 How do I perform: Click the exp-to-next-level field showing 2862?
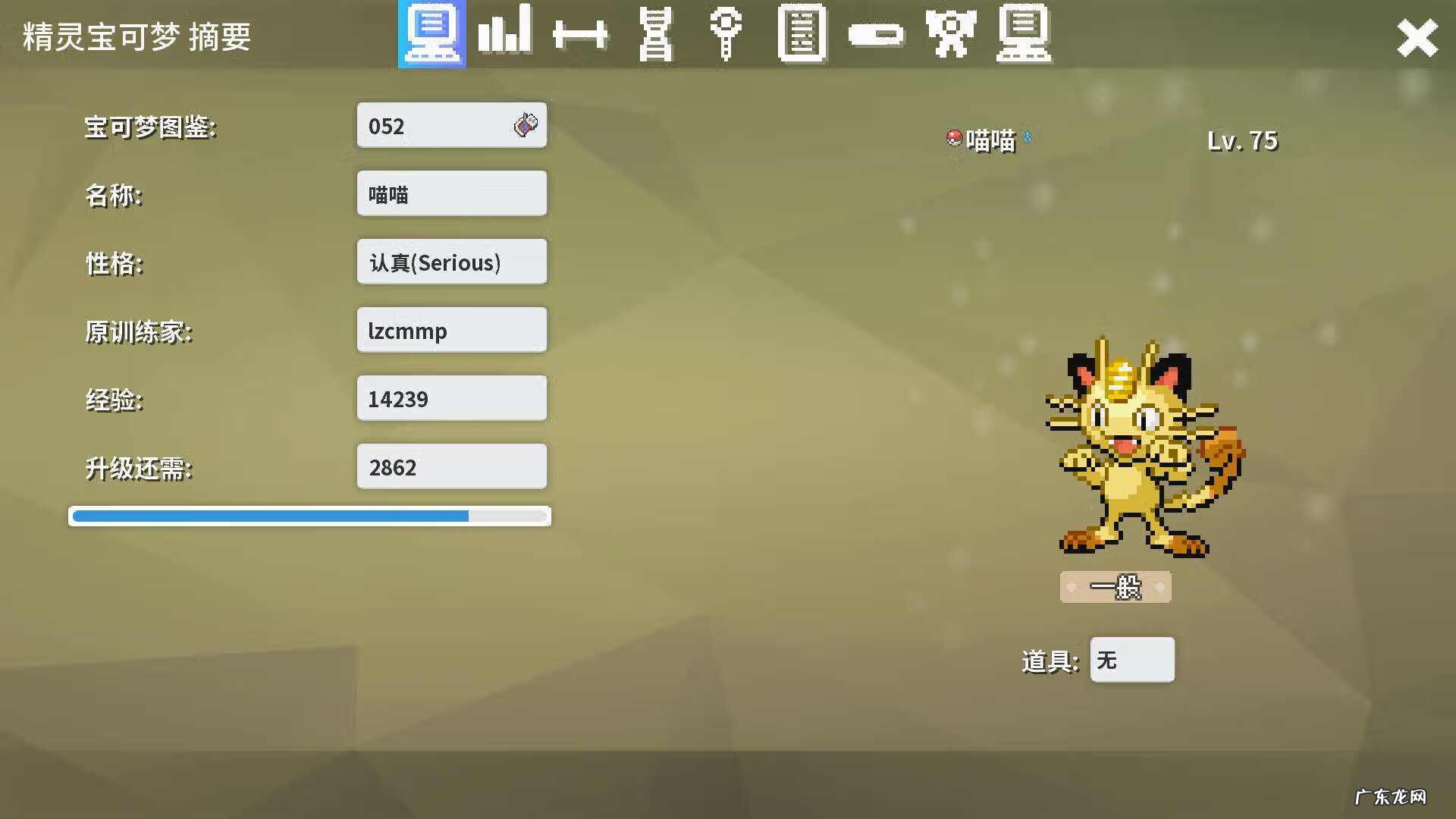(x=451, y=467)
